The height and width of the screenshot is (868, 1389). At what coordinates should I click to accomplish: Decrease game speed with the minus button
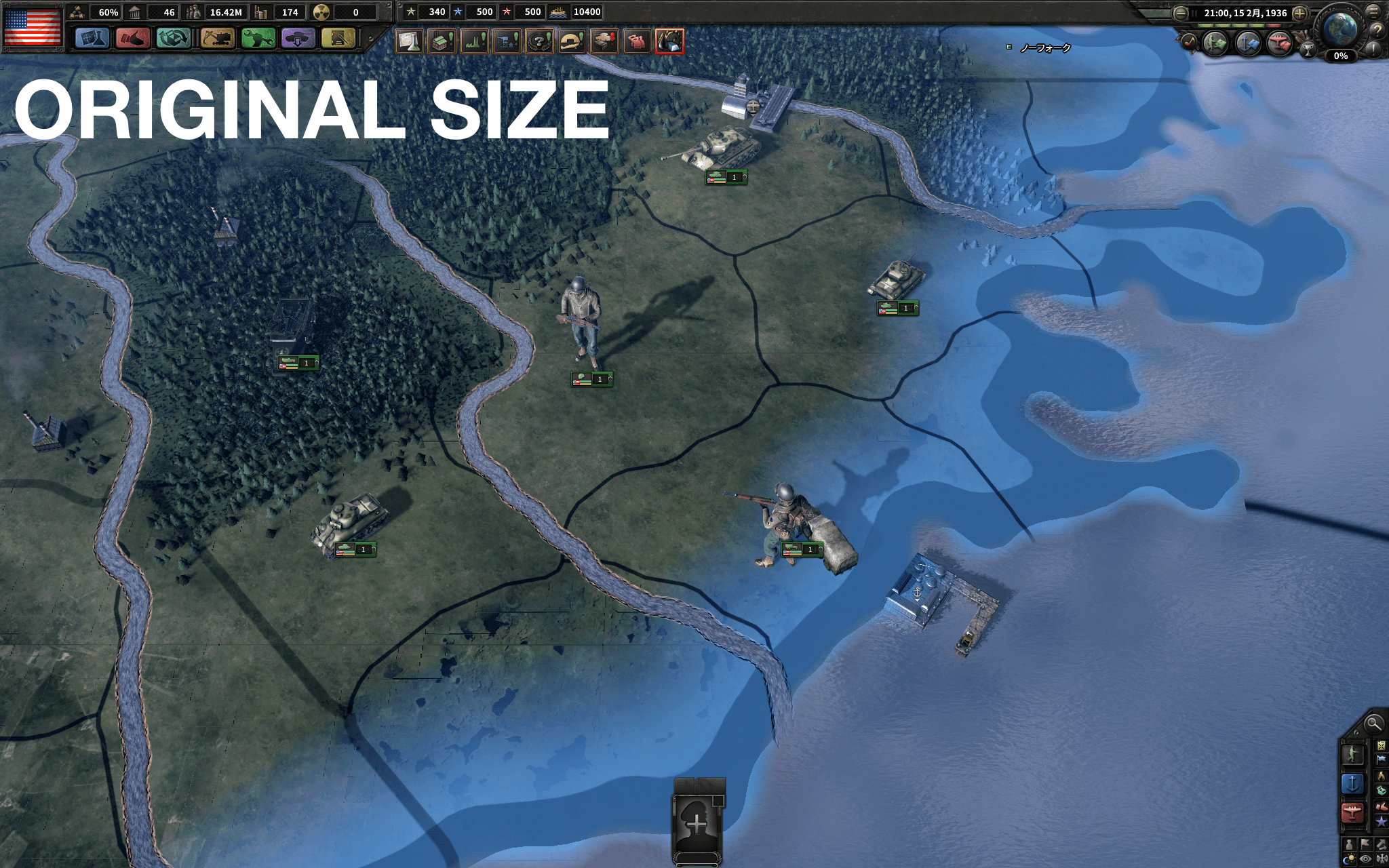(x=1181, y=13)
